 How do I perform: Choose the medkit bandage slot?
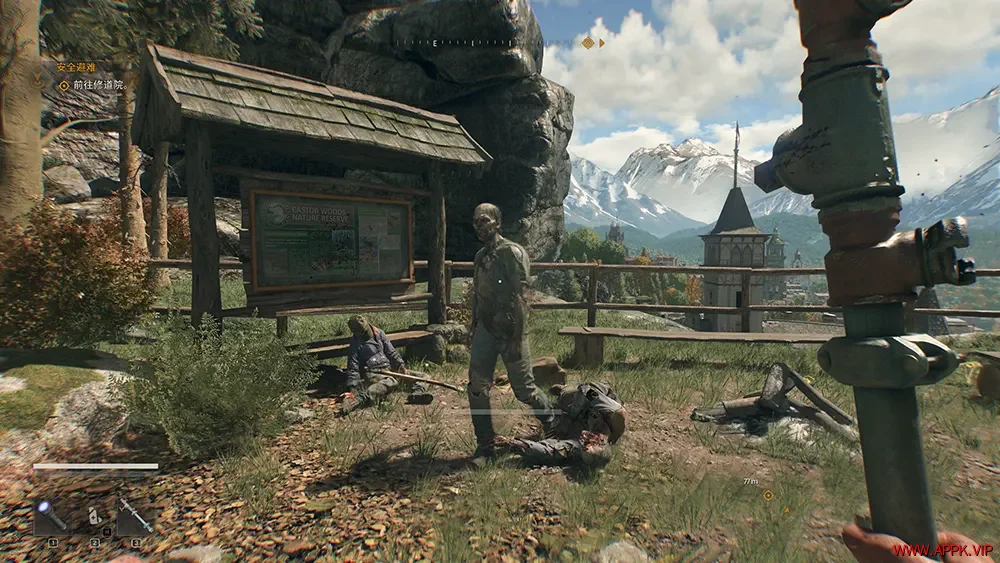coord(94,517)
